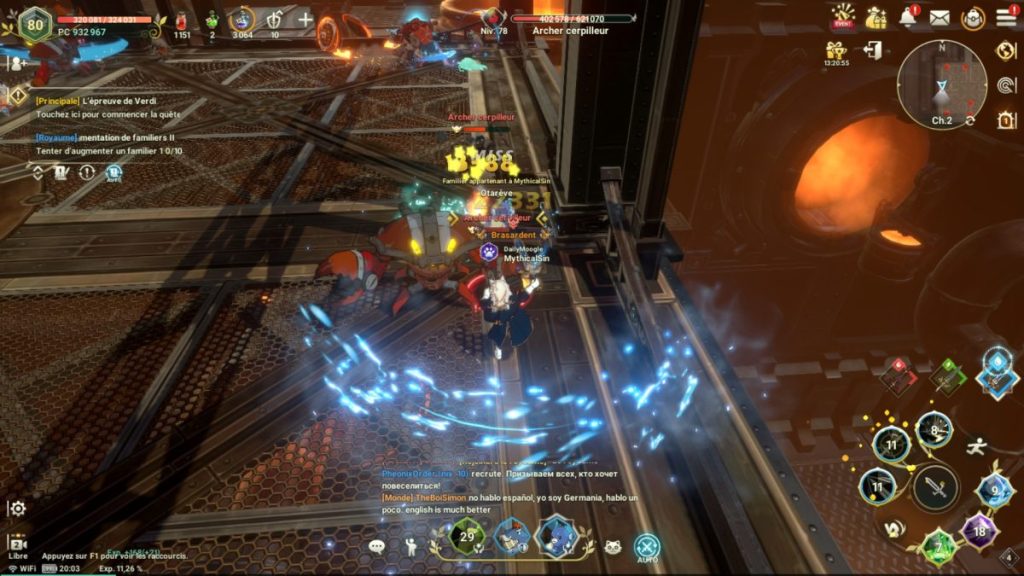Viewport: 1024px width, 576px height.
Task: Select the red fire weapon stance
Action: click(898, 376)
